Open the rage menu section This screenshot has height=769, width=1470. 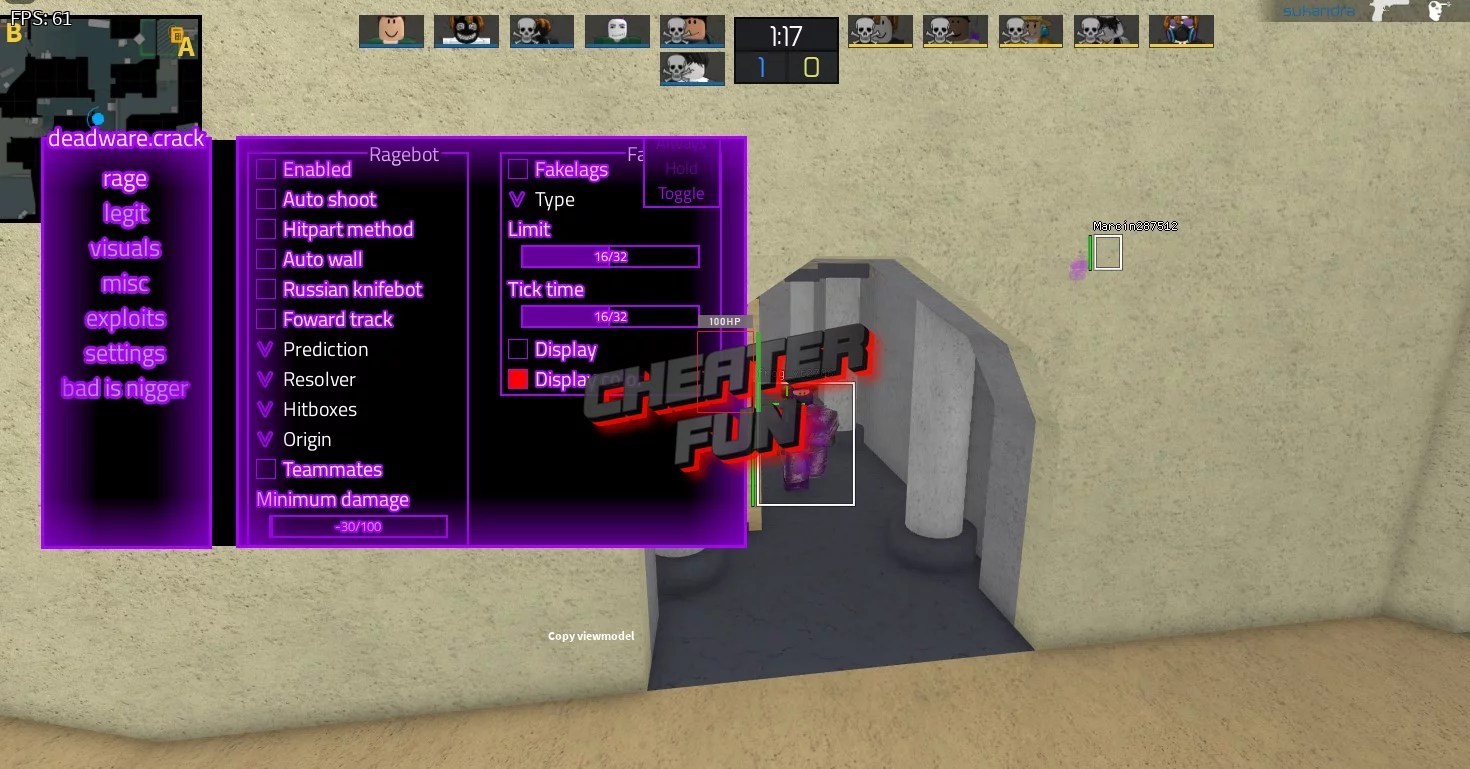(x=124, y=178)
